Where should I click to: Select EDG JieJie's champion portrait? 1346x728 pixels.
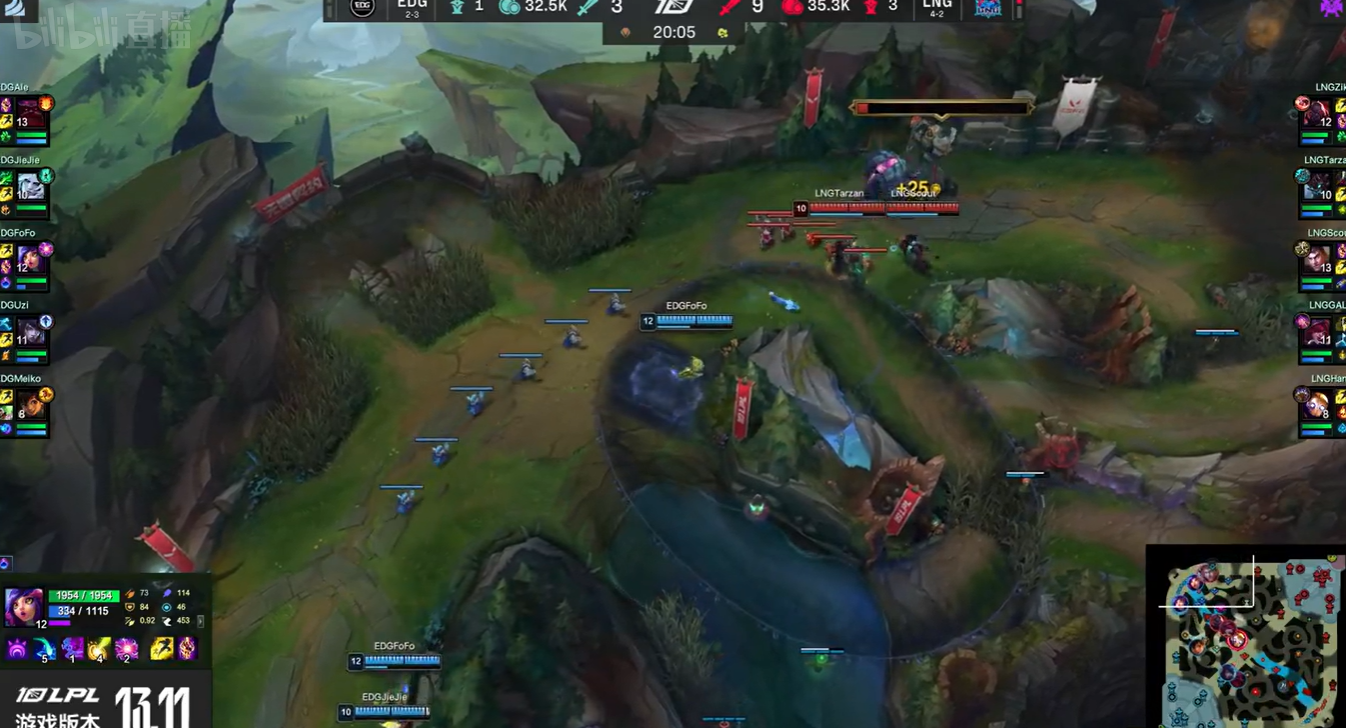[31, 186]
